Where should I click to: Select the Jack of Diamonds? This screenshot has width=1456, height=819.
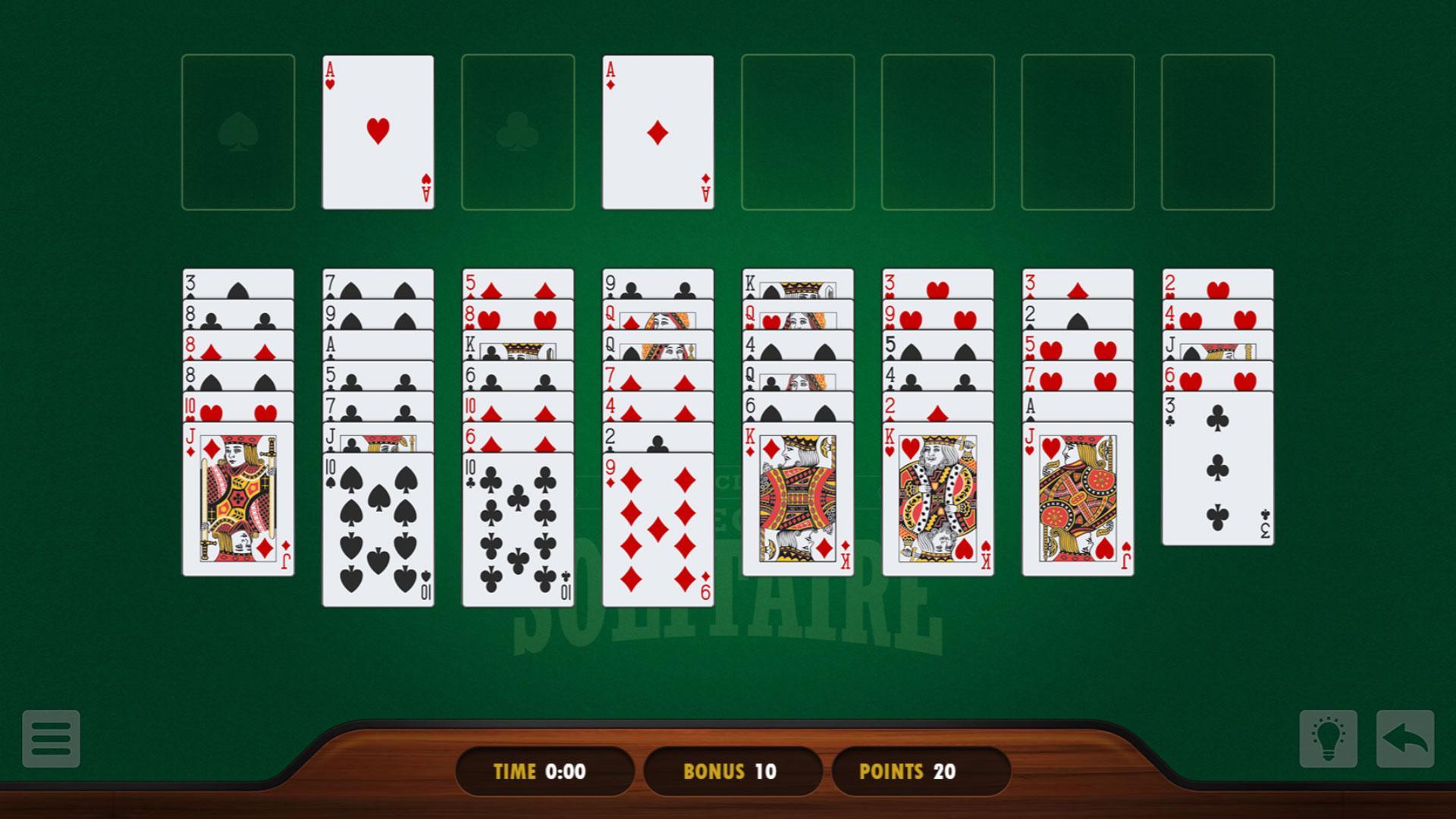coord(239,500)
